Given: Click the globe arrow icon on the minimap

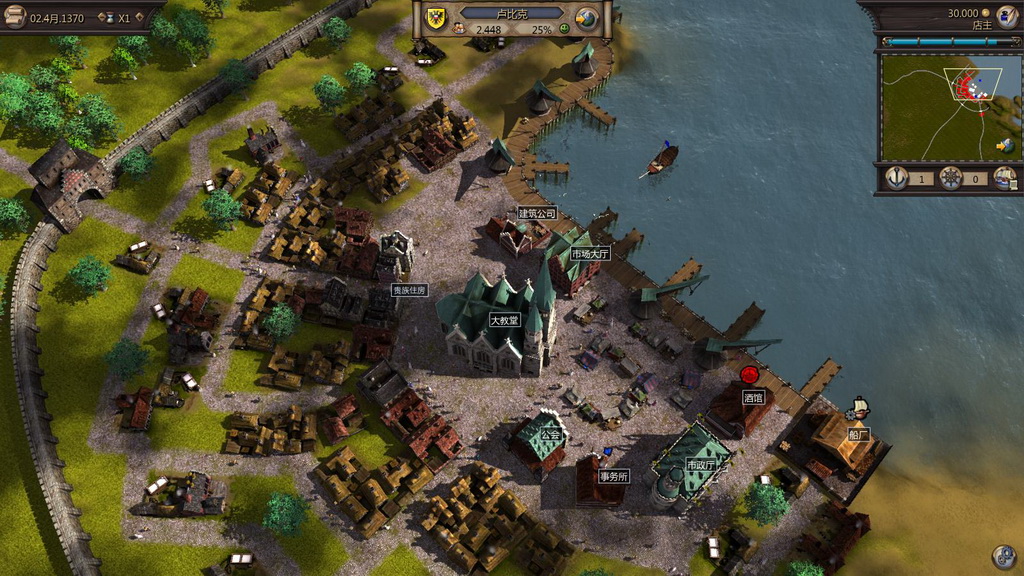Looking at the screenshot, I should point(1004,146).
